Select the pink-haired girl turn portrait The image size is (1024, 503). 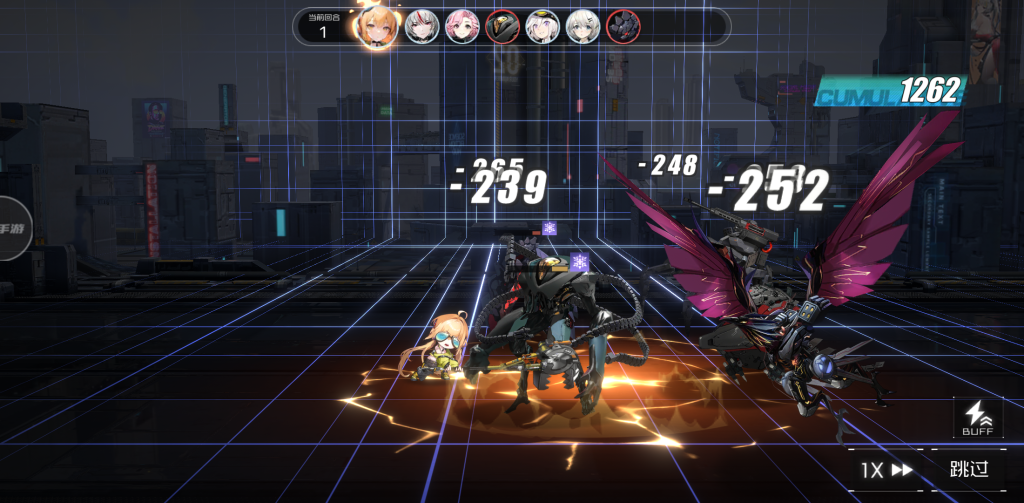click(x=461, y=26)
